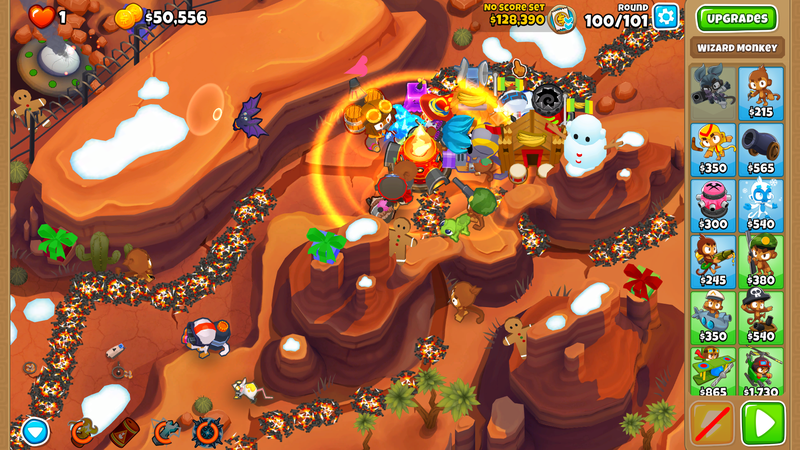Screen dimensions: 800x450
Task: Start the round with the green play button
Action: [x=762, y=423]
